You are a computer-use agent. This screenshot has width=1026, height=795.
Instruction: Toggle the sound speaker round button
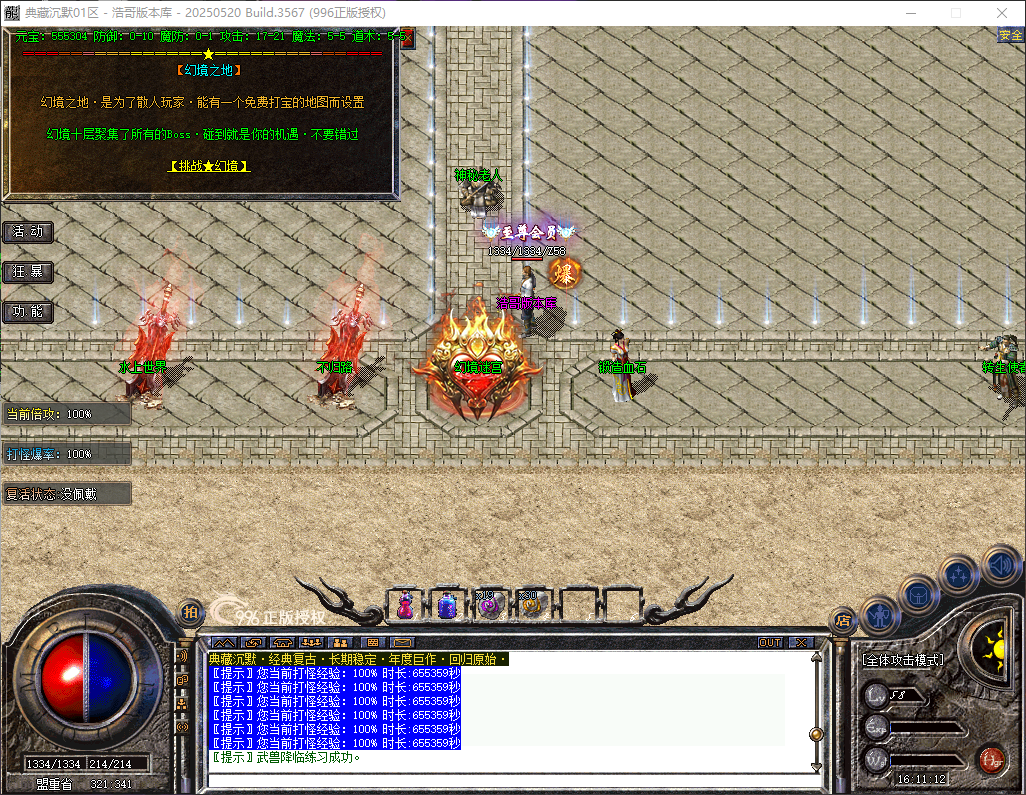1000,565
